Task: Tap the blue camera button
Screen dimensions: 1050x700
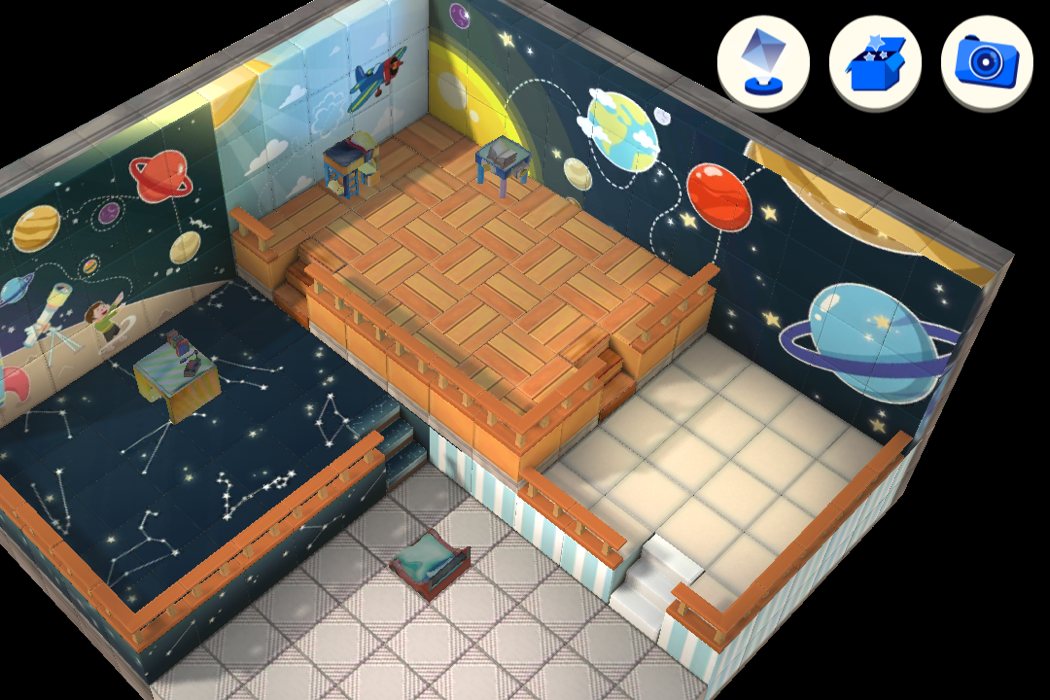Action: tap(987, 64)
